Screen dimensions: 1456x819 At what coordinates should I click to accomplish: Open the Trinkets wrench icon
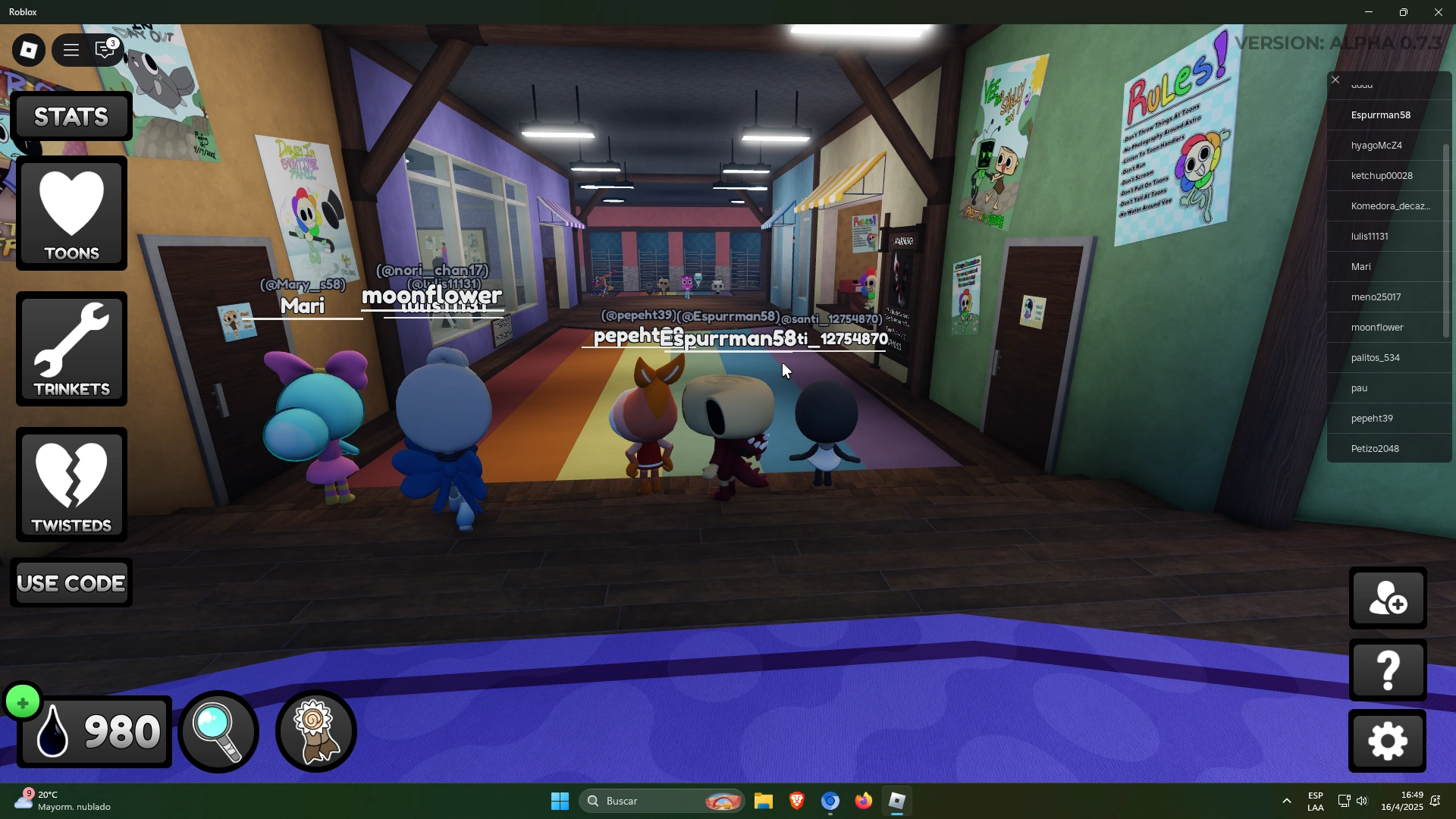coord(71,349)
